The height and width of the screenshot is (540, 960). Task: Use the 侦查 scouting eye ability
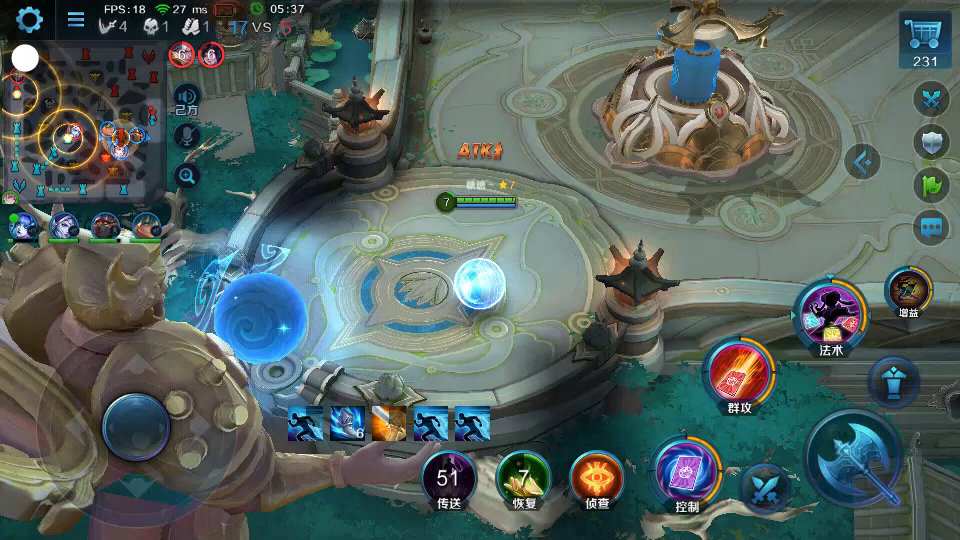coord(596,476)
